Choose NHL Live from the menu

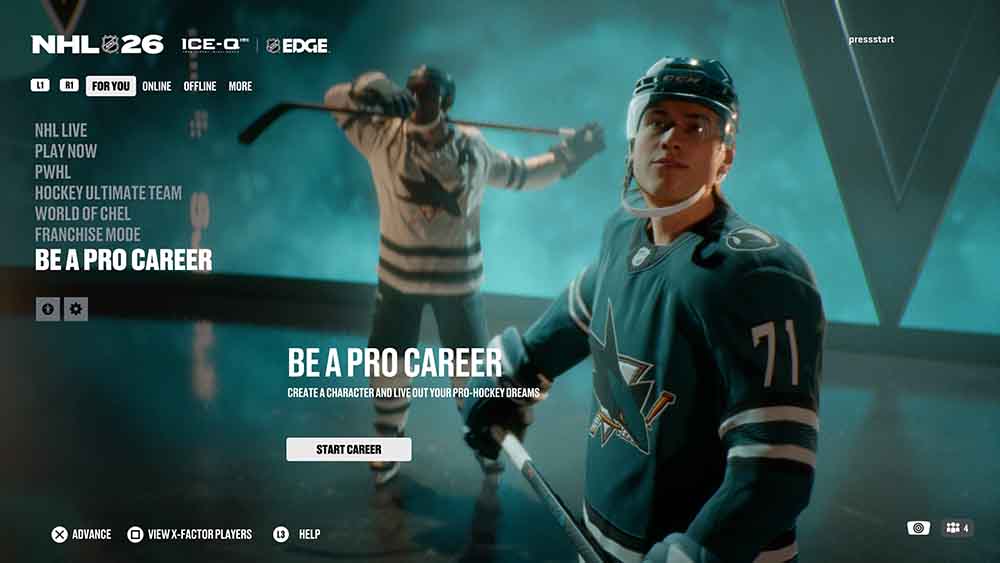tap(61, 130)
